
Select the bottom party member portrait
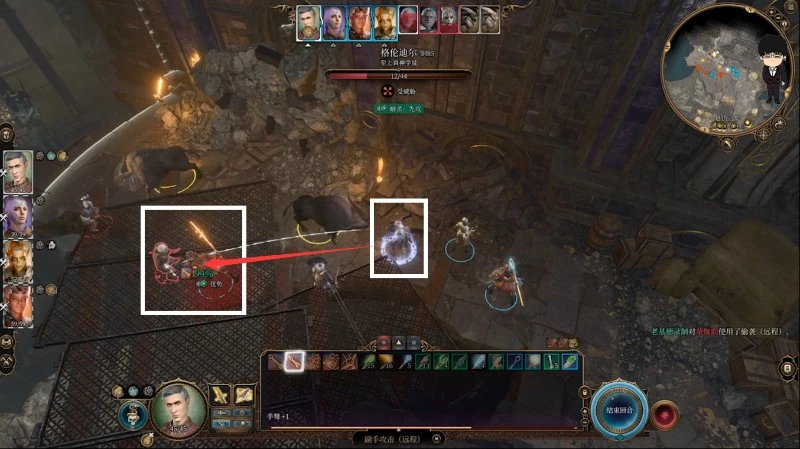[19, 300]
